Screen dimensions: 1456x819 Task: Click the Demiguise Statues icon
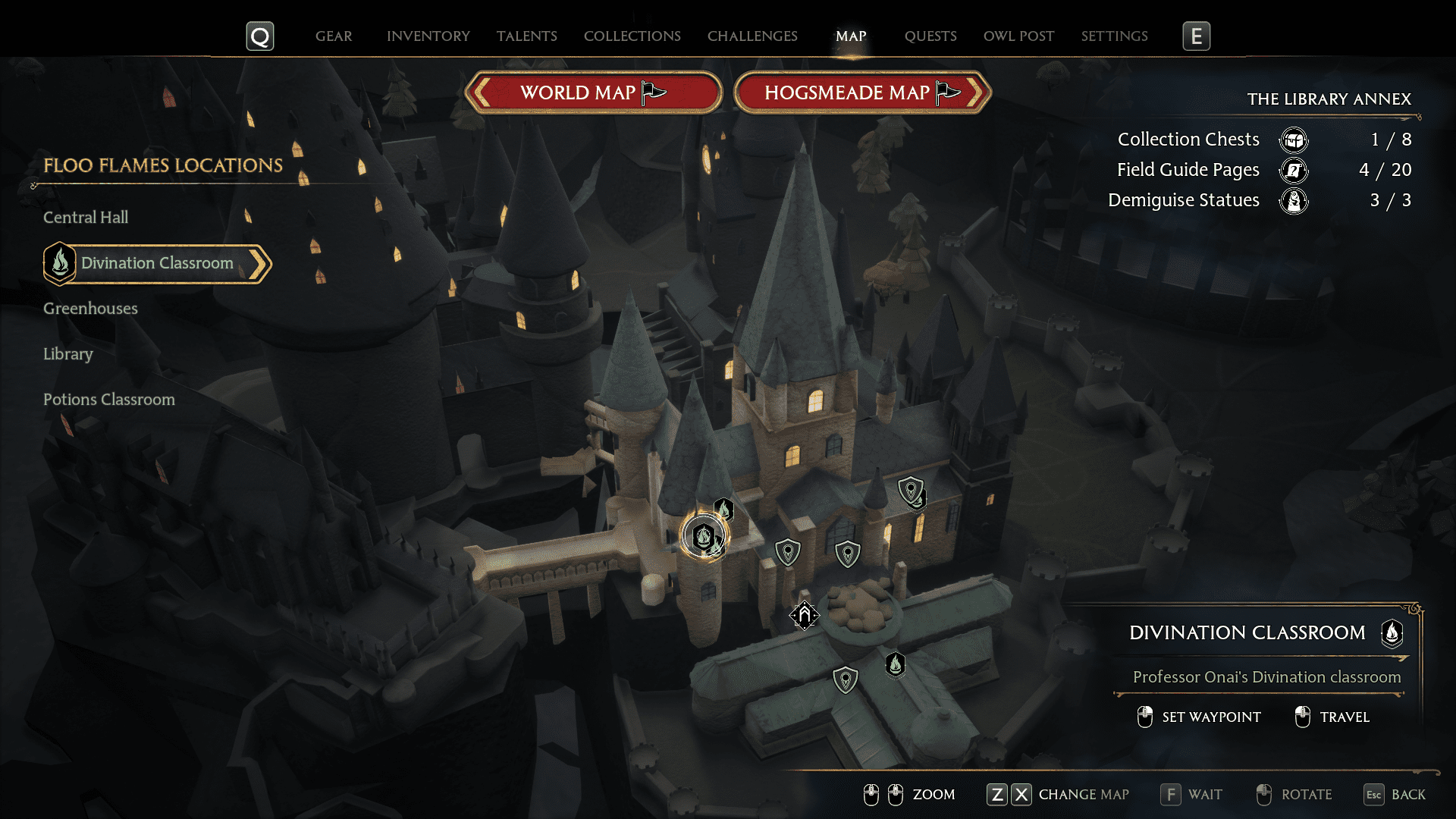(1294, 201)
